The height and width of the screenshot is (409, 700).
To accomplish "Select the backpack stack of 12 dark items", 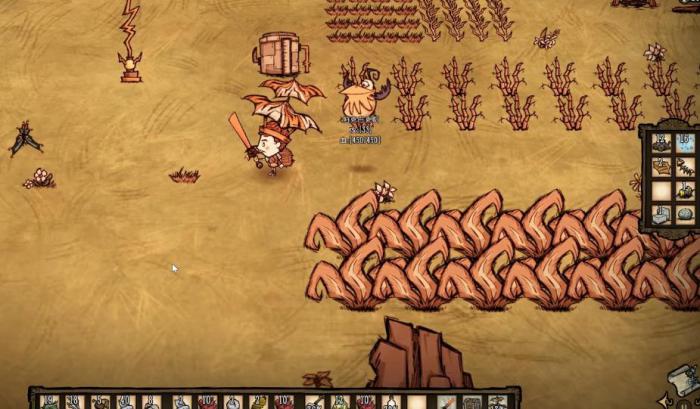I will 661,143.
